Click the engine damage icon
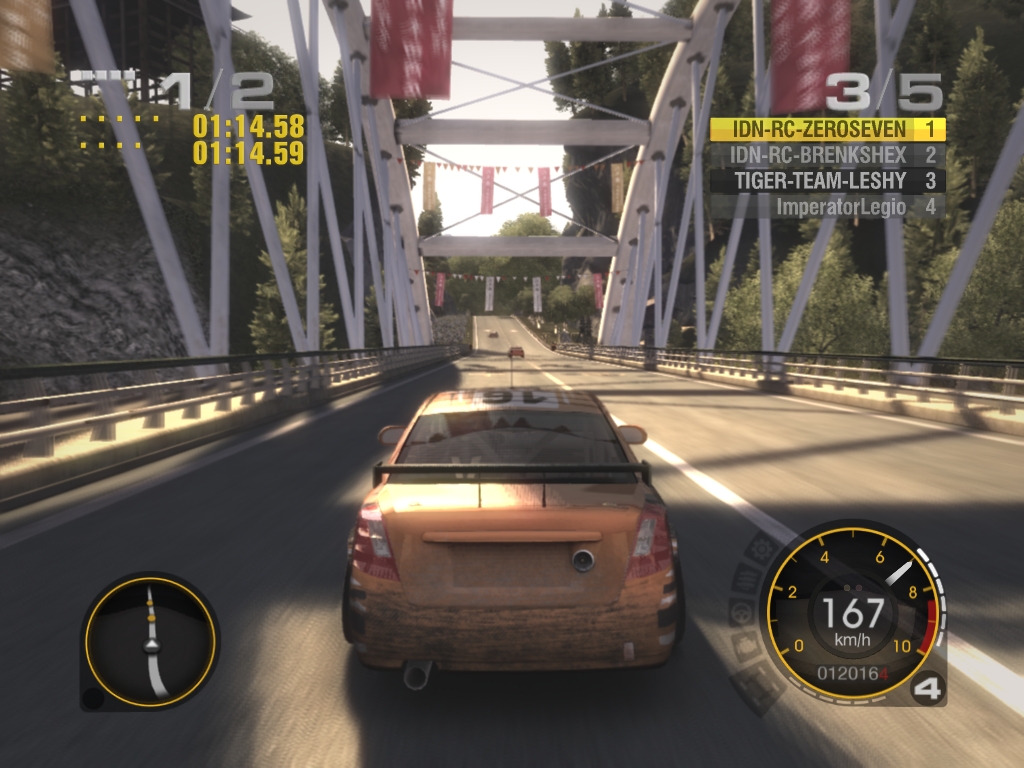 [746, 646]
